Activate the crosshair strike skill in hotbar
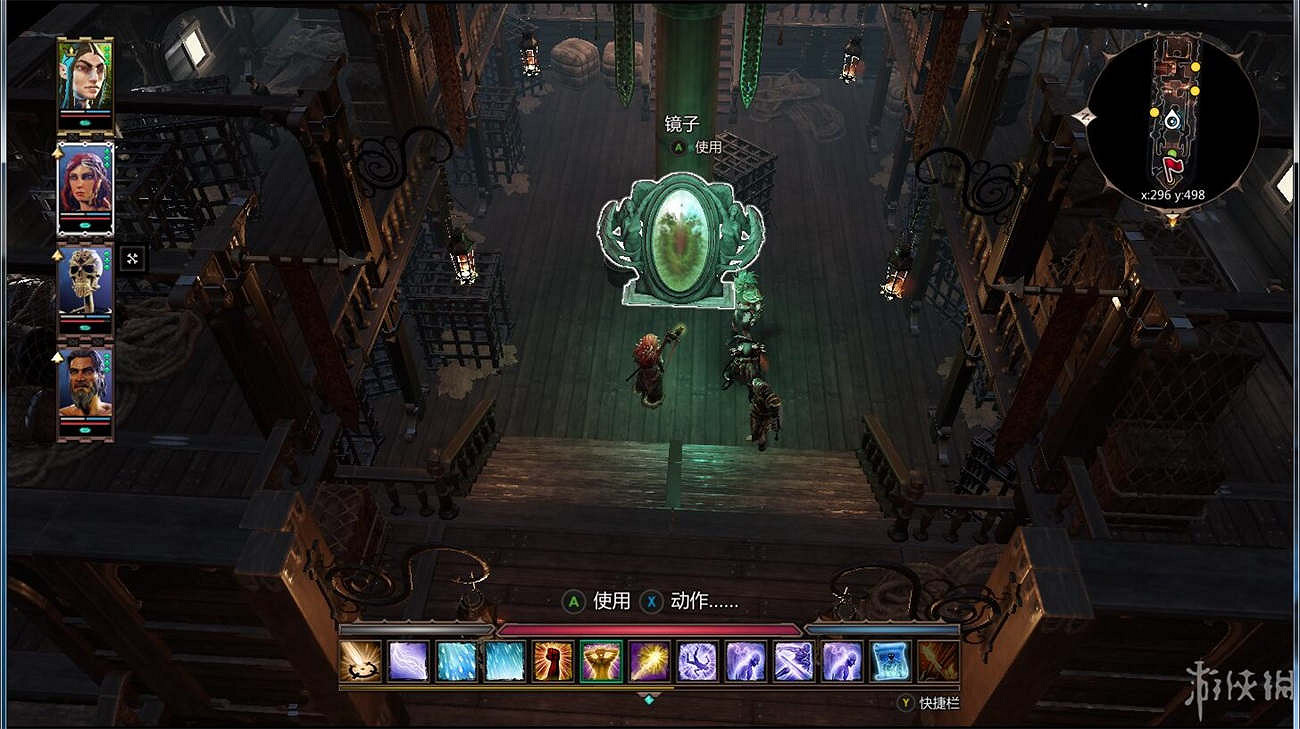 click(361, 662)
